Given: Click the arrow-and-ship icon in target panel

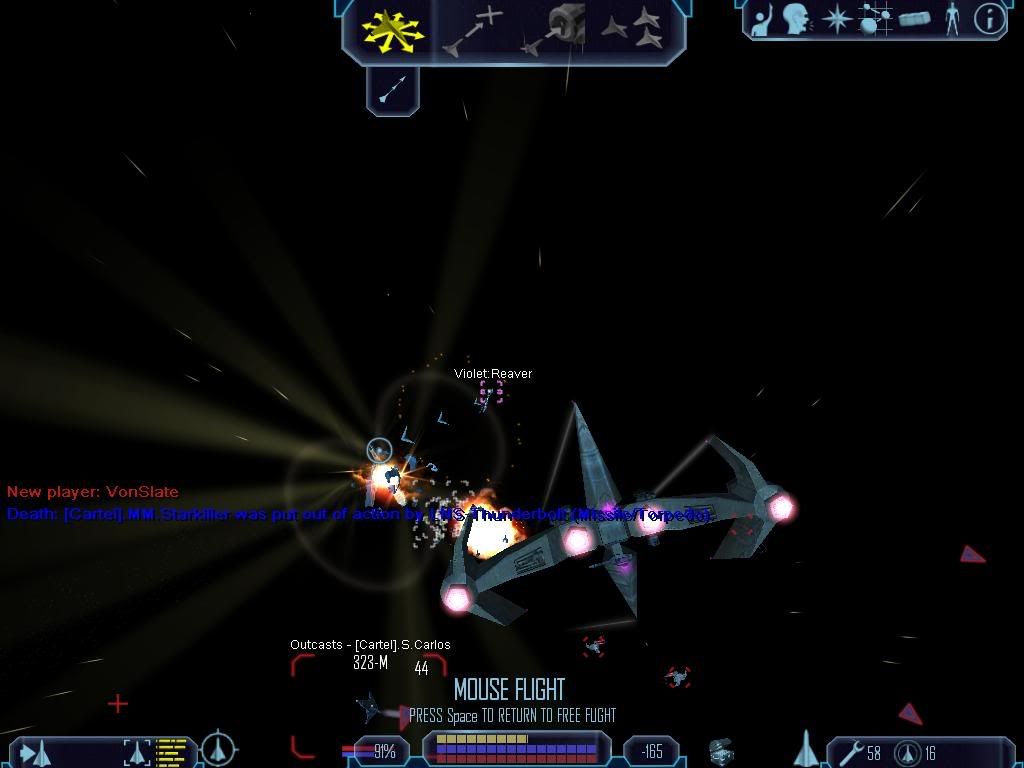Looking at the screenshot, I should tap(36, 752).
